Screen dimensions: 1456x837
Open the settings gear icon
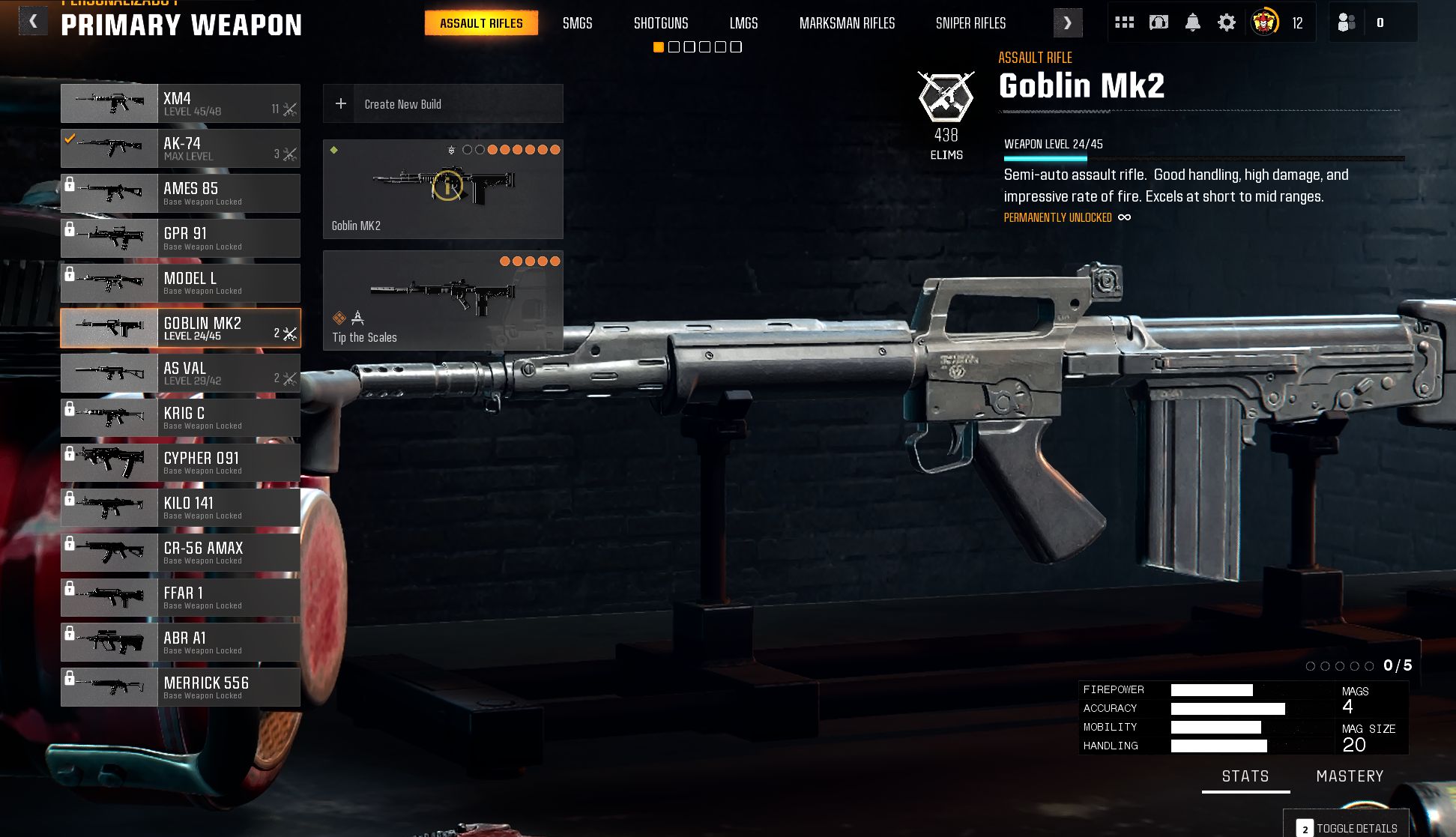point(1226,22)
